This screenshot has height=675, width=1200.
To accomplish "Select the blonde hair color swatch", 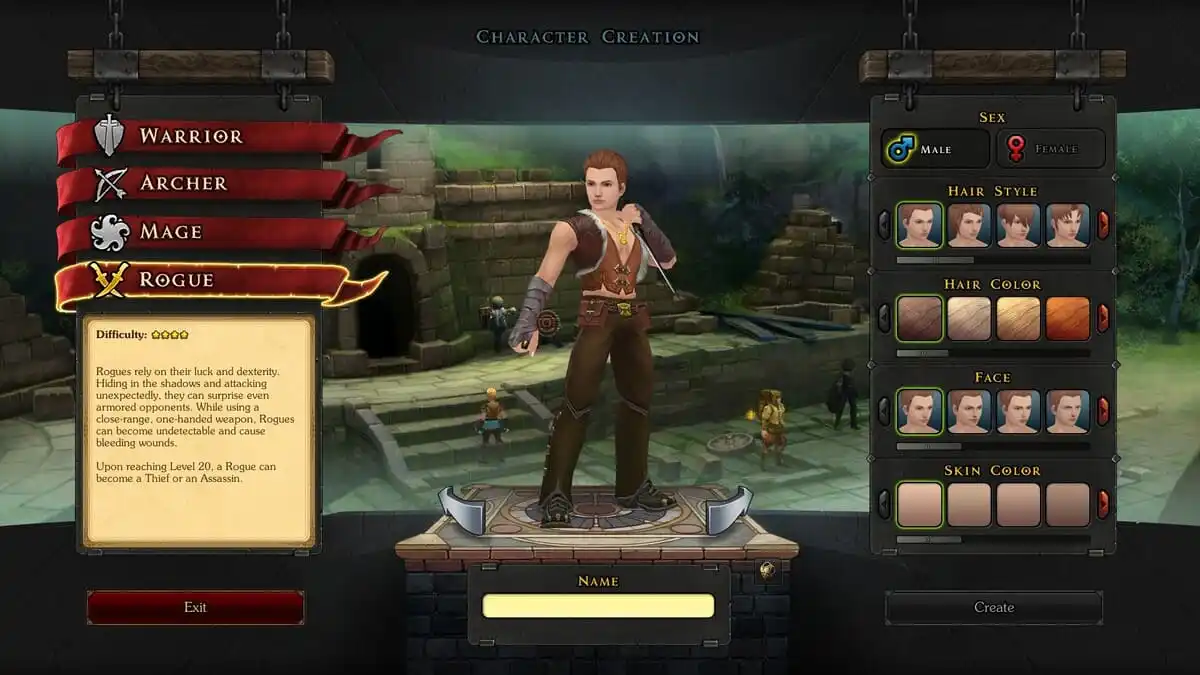I will 1018,318.
